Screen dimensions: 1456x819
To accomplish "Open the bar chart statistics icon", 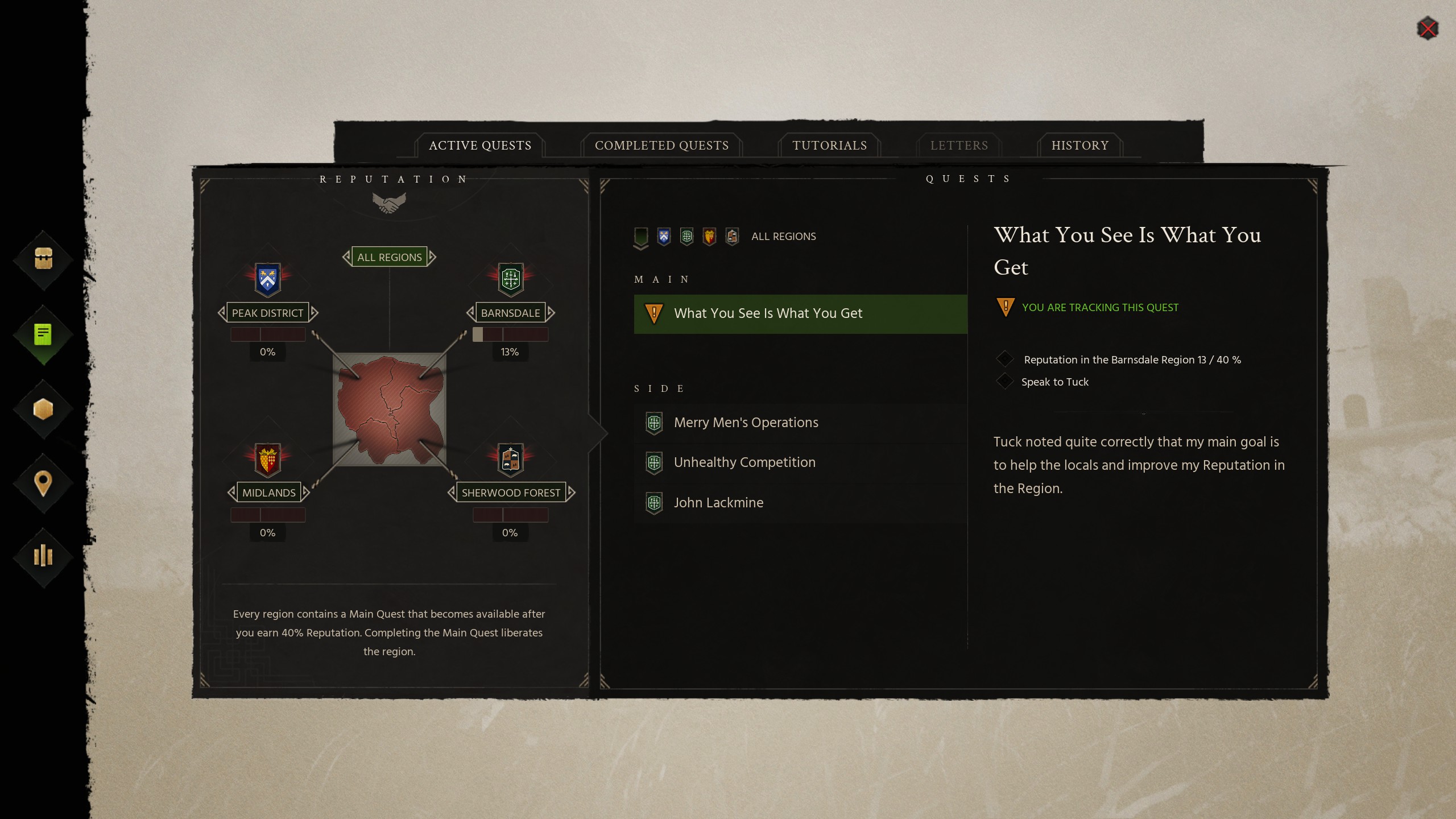I will coord(43,556).
